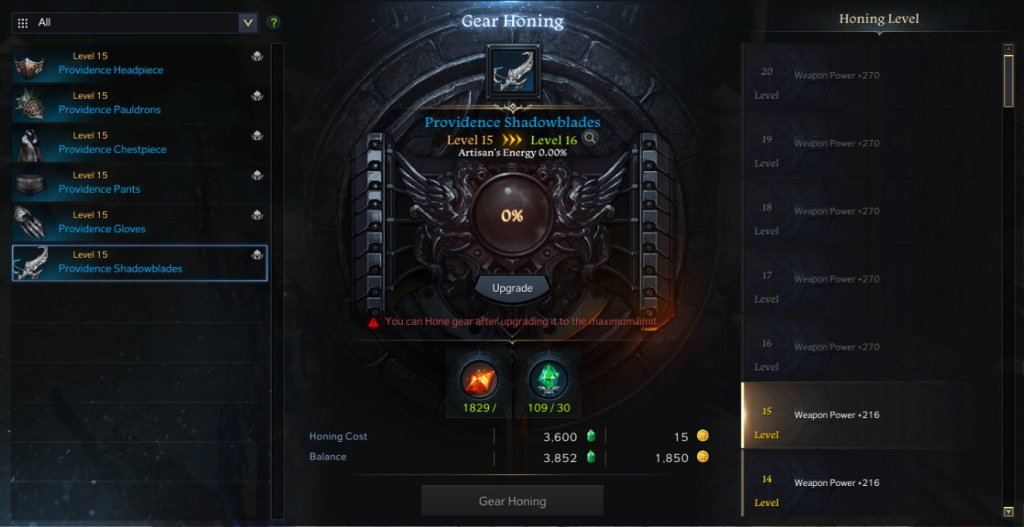
Task: Click the Upgrade button
Action: coord(512,288)
